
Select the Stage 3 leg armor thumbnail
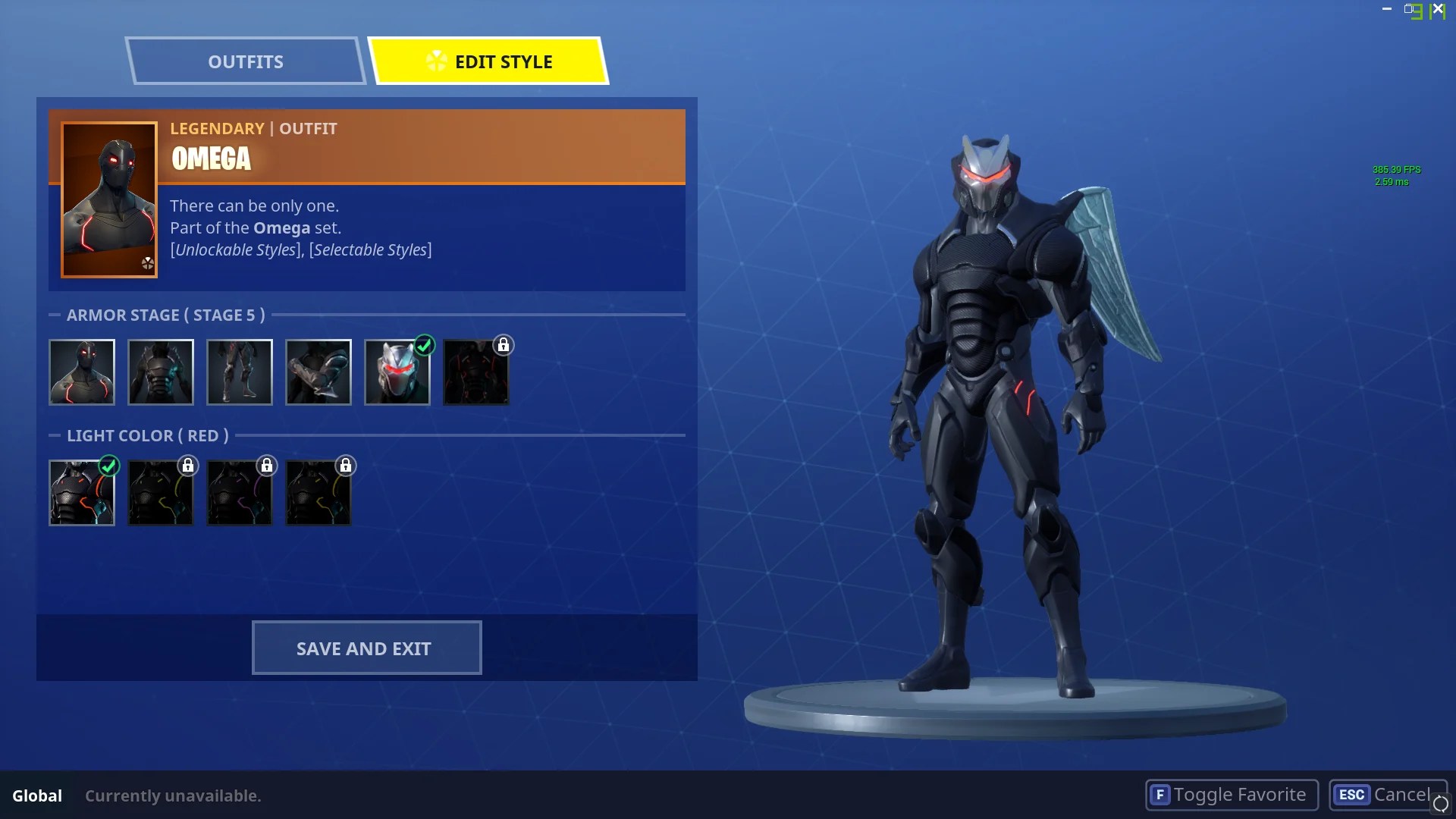point(240,372)
